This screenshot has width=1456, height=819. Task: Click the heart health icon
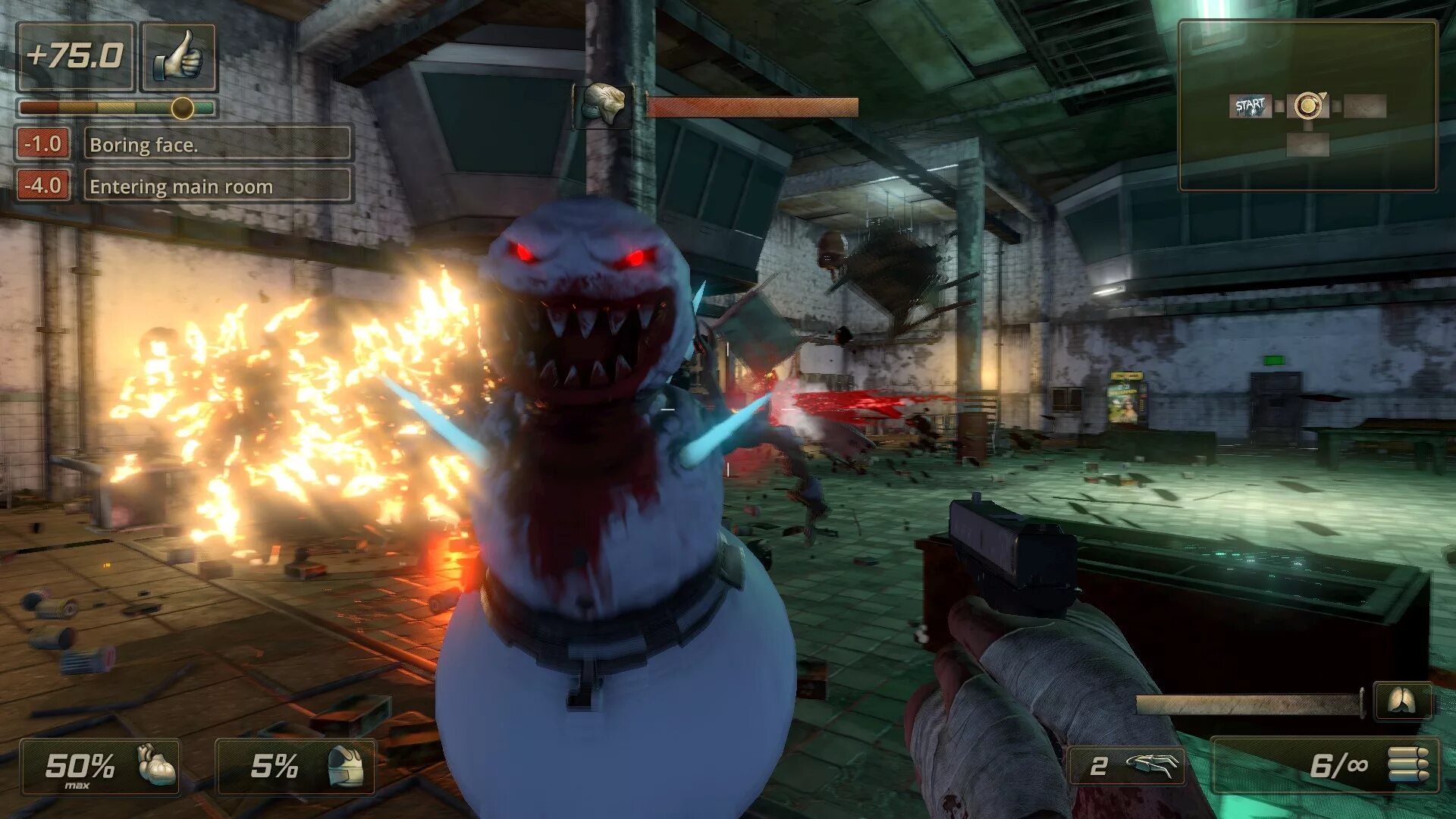pos(156,764)
